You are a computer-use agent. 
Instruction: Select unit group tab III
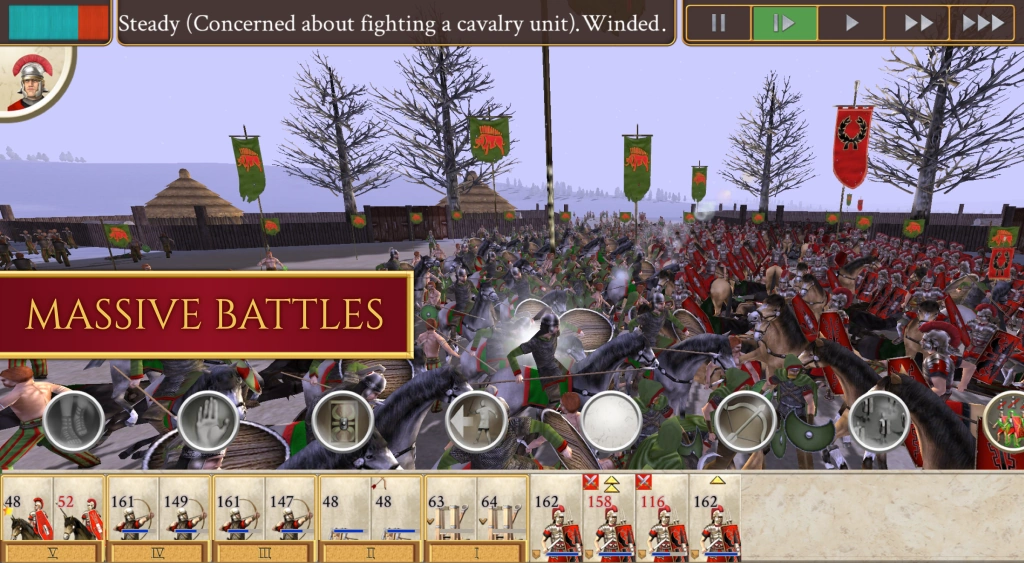264,551
